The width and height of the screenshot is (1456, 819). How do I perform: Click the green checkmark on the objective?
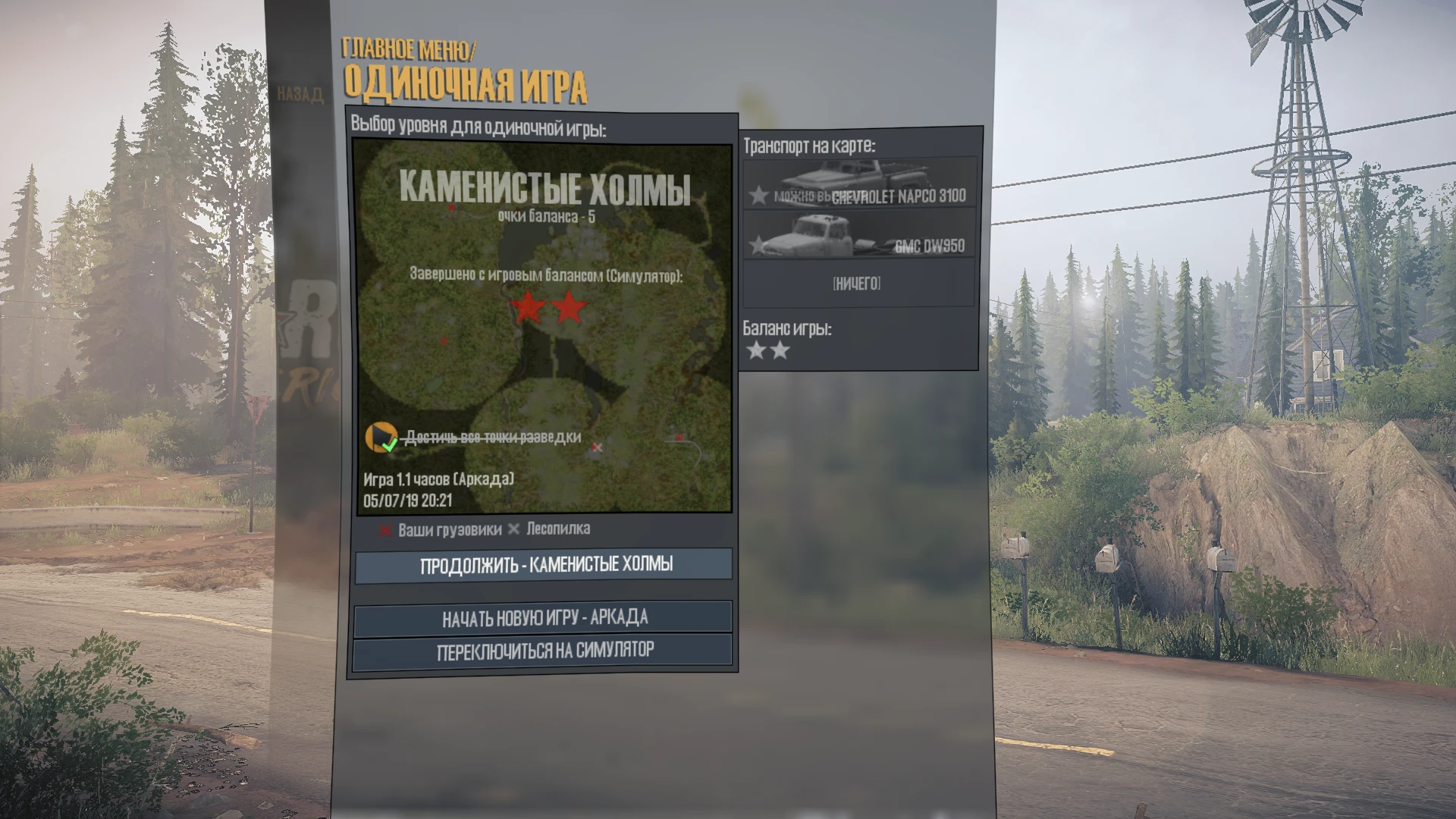pyautogui.click(x=391, y=447)
